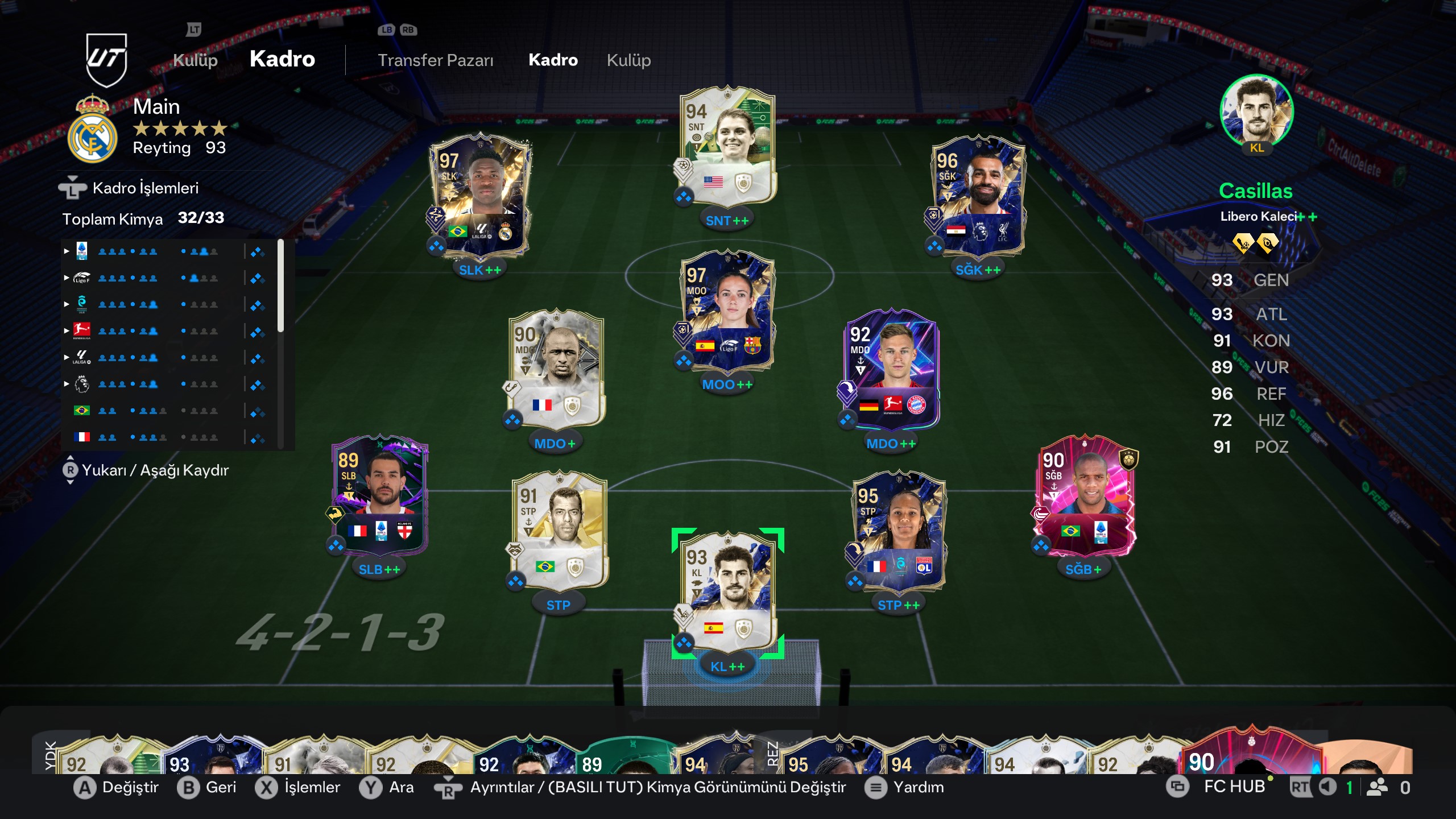Select the 94 SNT striker card
The width and height of the screenshot is (1456, 819).
(x=727, y=148)
